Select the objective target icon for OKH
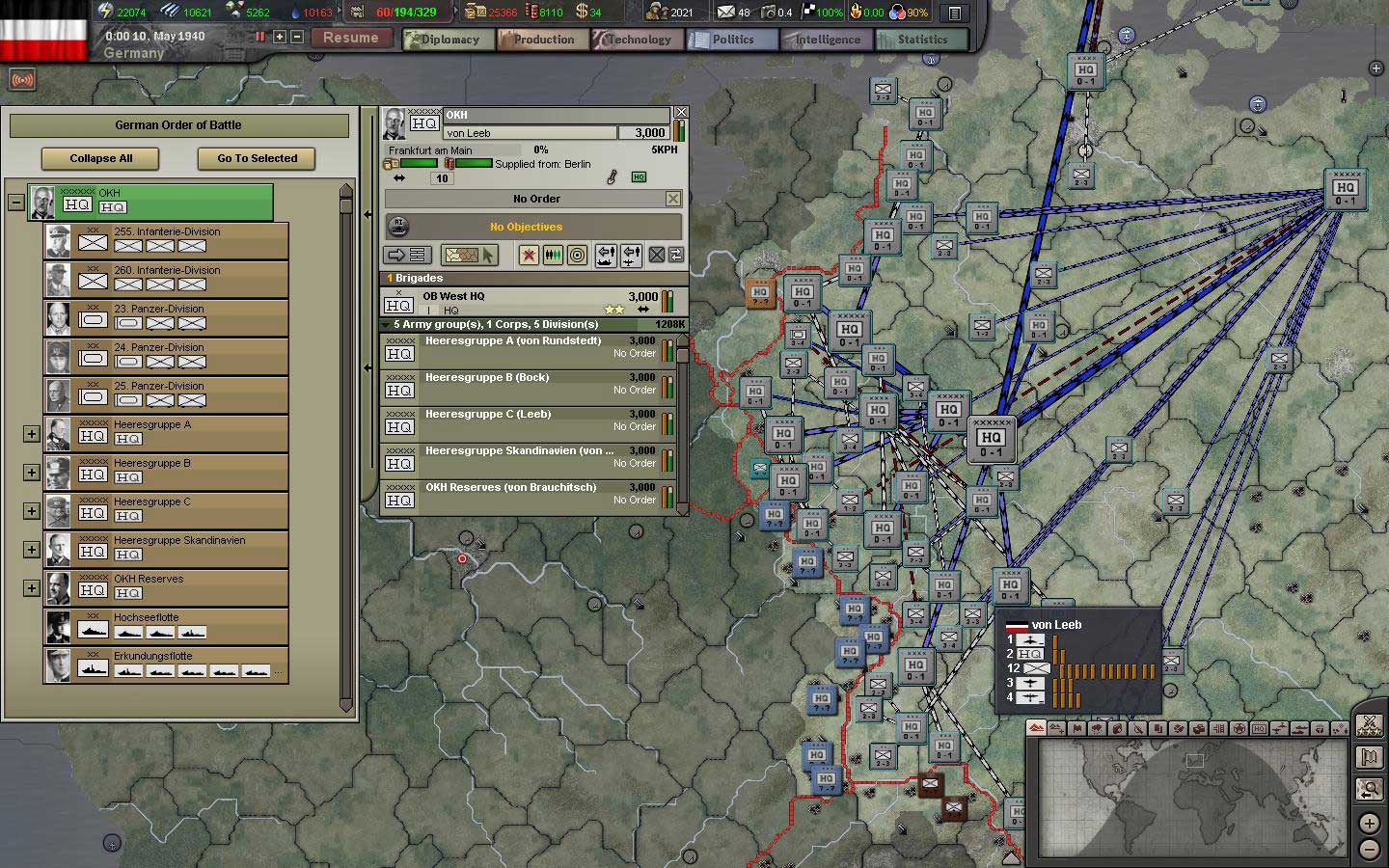The image size is (1389, 868). (577, 255)
